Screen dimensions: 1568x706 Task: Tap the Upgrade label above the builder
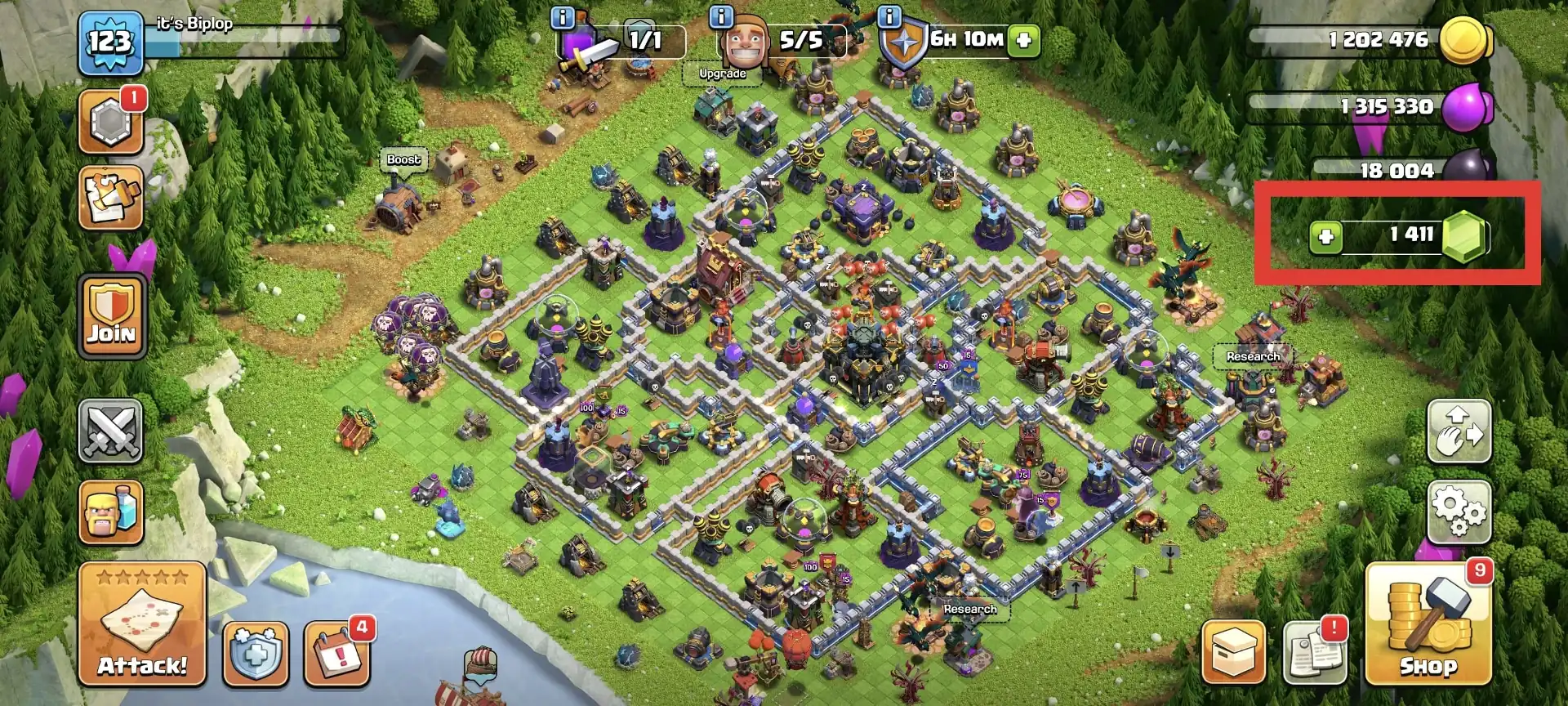(722, 74)
